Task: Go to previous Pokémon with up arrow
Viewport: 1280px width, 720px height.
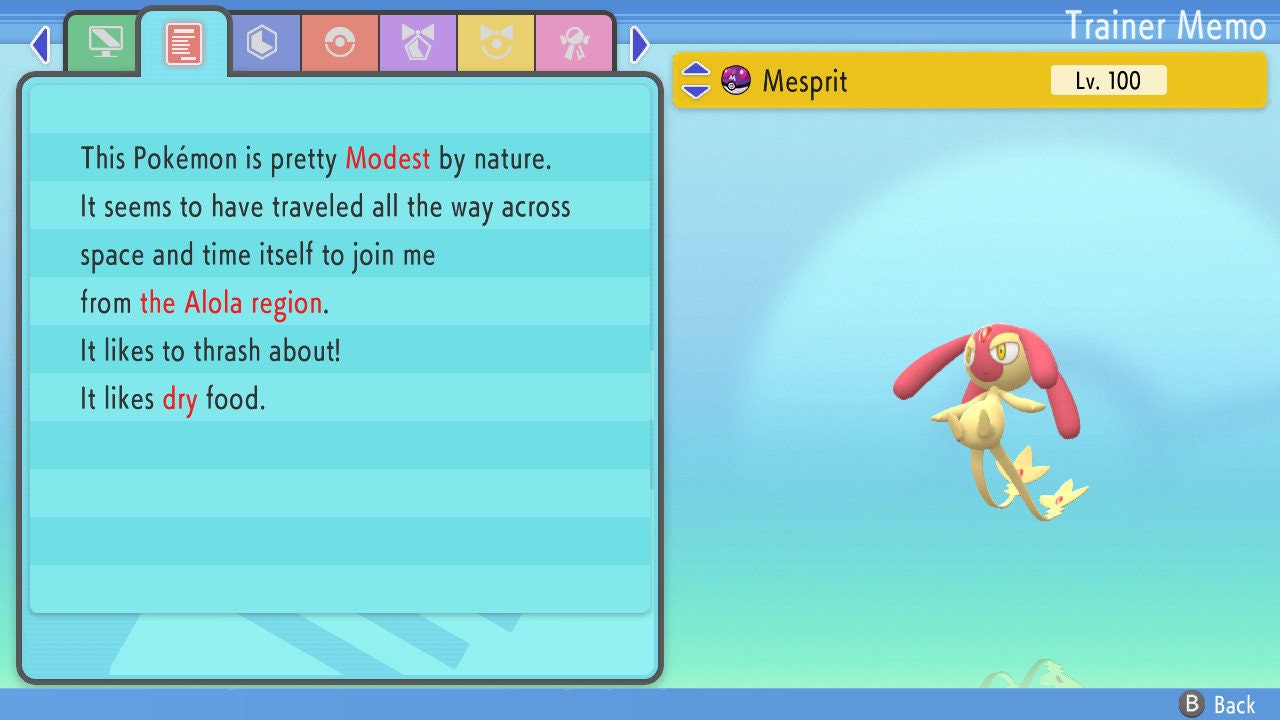Action: point(696,71)
